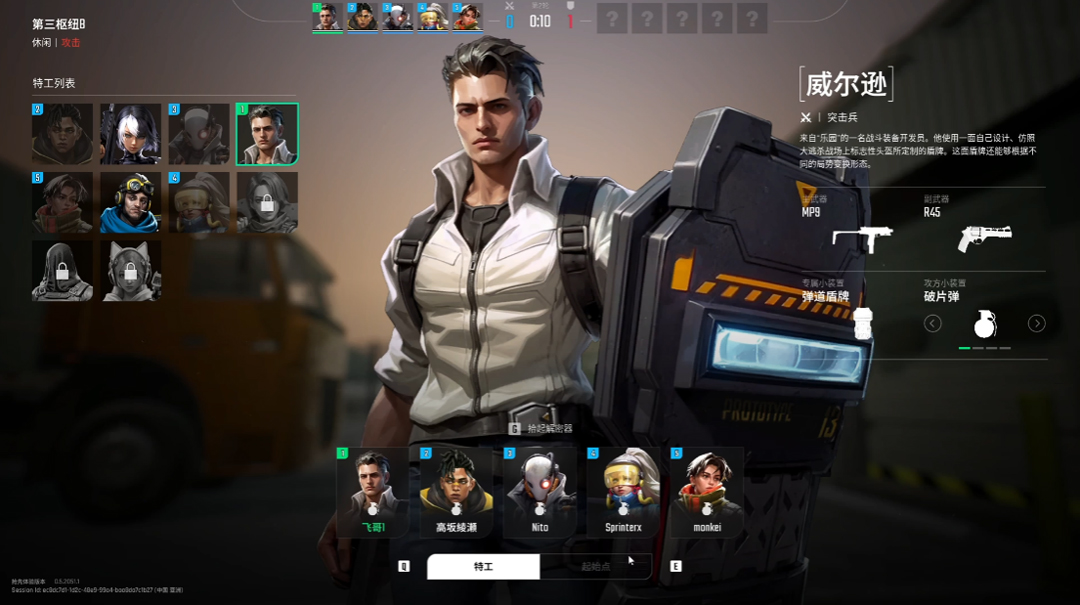The width and height of the screenshot is (1080, 605).
Task: Select the yellow-visor operator marked 4
Action: click(199, 202)
